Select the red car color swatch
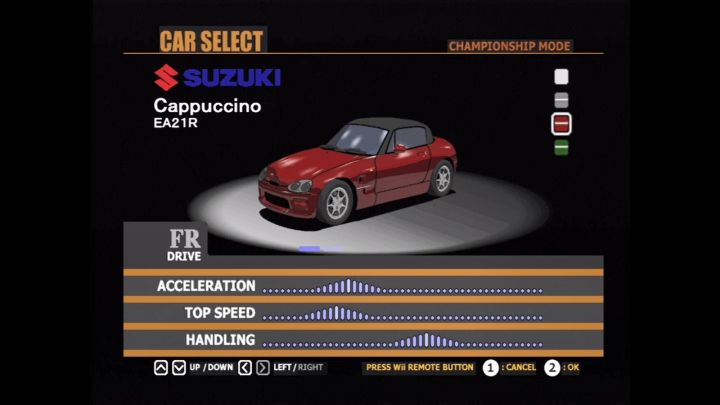 coord(561,123)
